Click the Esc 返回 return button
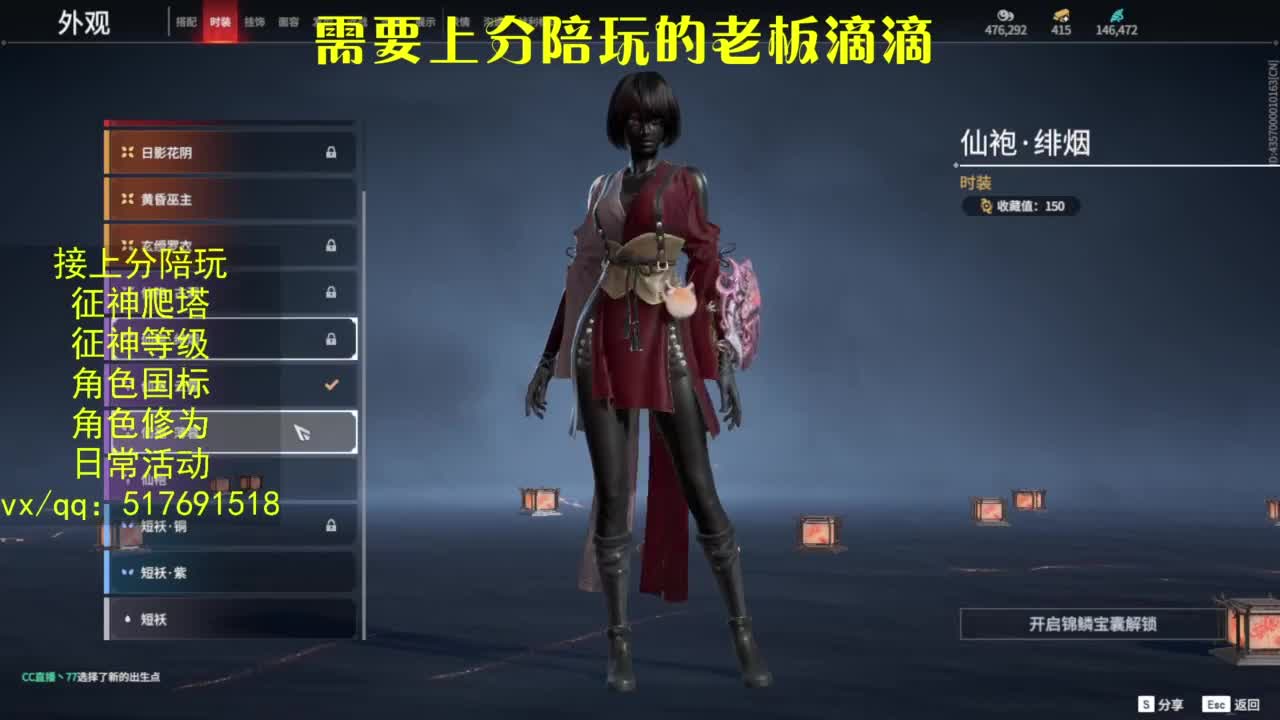This screenshot has height=720, width=1280. click(x=1215, y=703)
